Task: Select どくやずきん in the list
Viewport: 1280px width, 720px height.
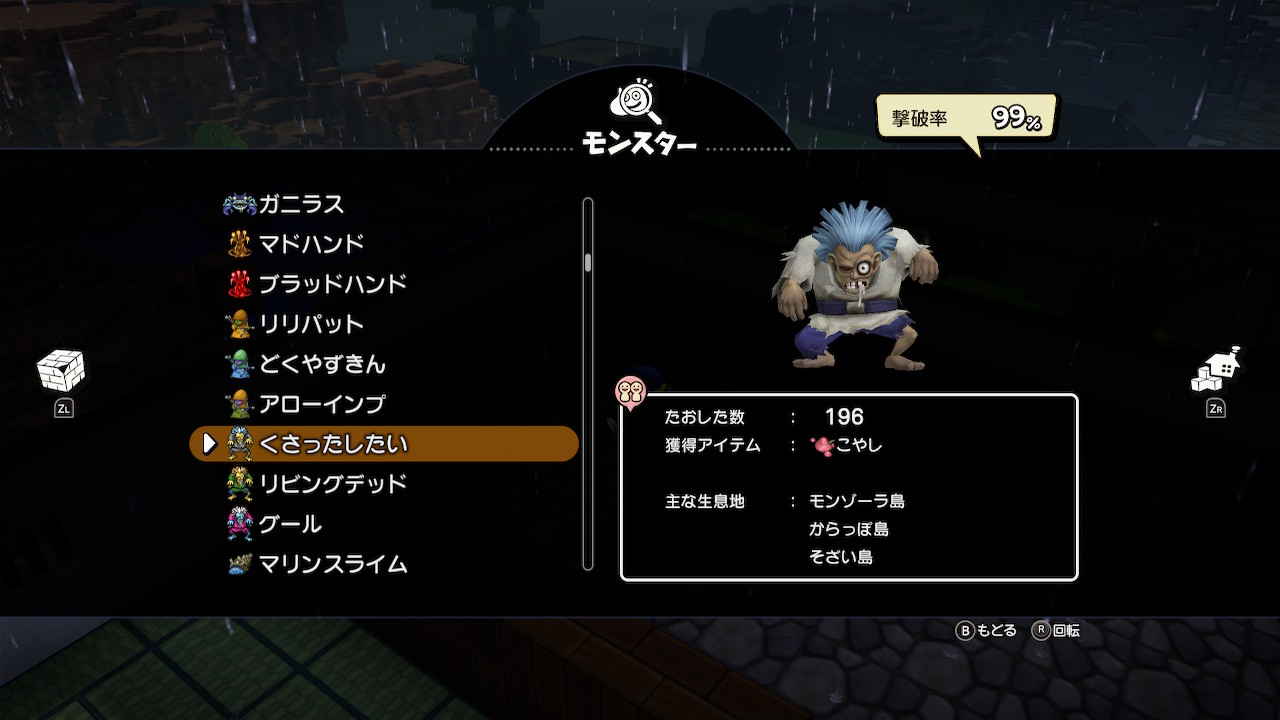Action: 322,364
